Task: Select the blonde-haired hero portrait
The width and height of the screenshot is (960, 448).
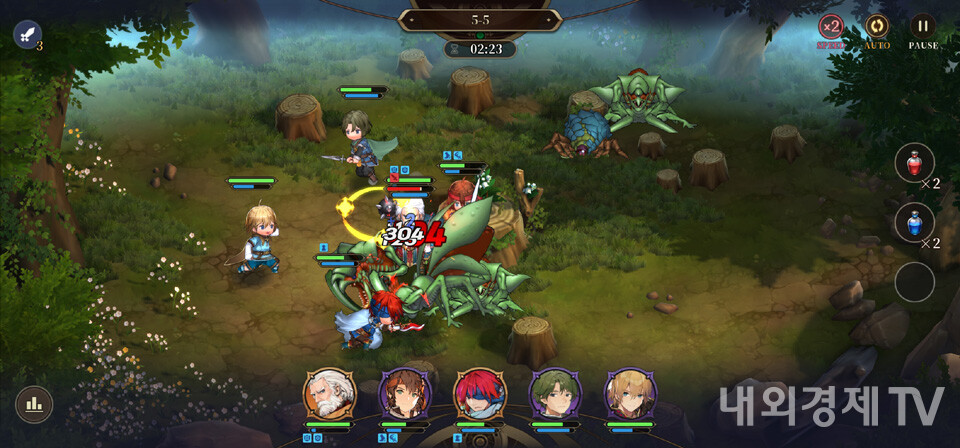Action: pos(630,394)
